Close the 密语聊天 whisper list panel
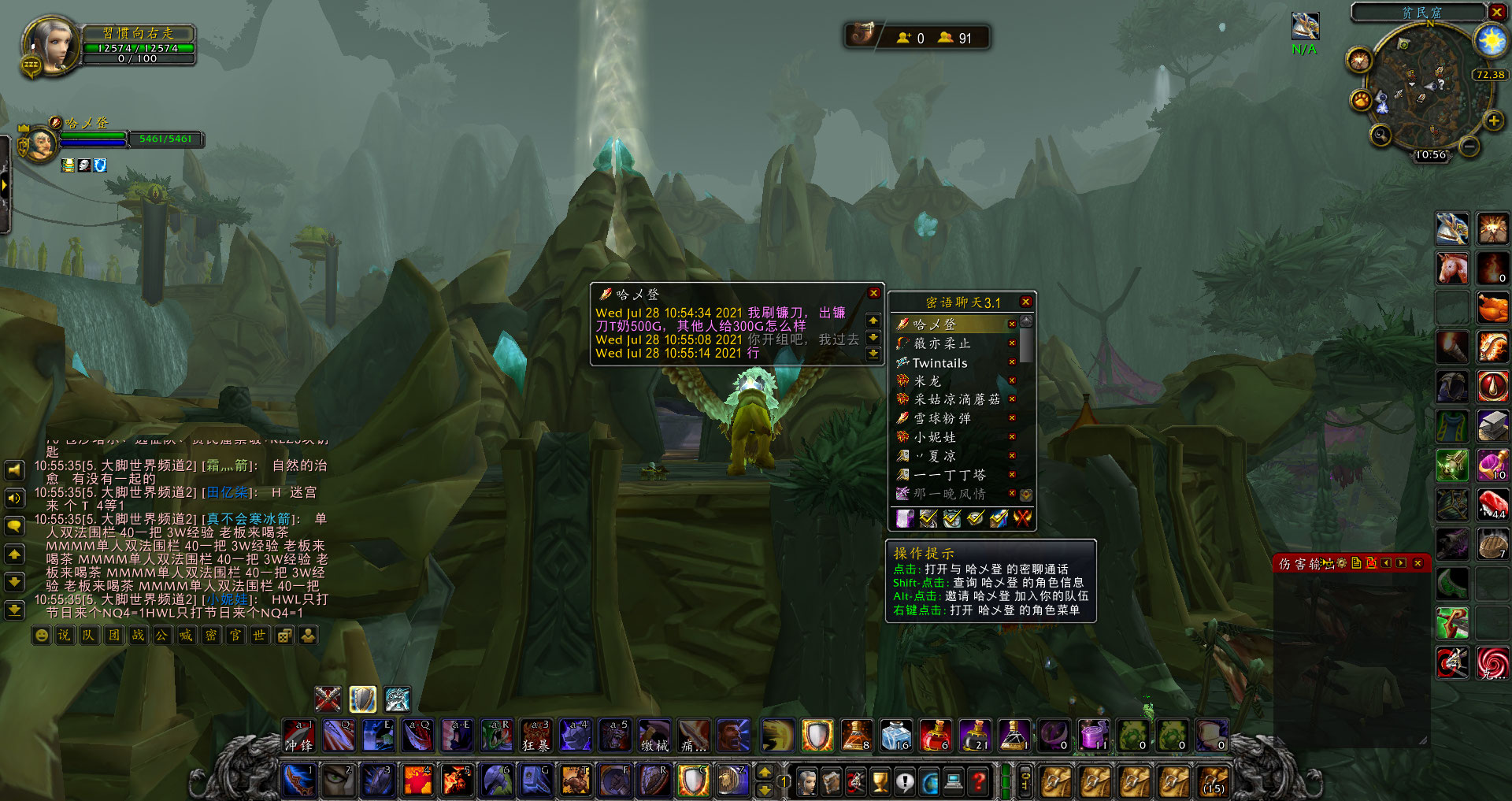1512x801 pixels. coord(1025,302)
